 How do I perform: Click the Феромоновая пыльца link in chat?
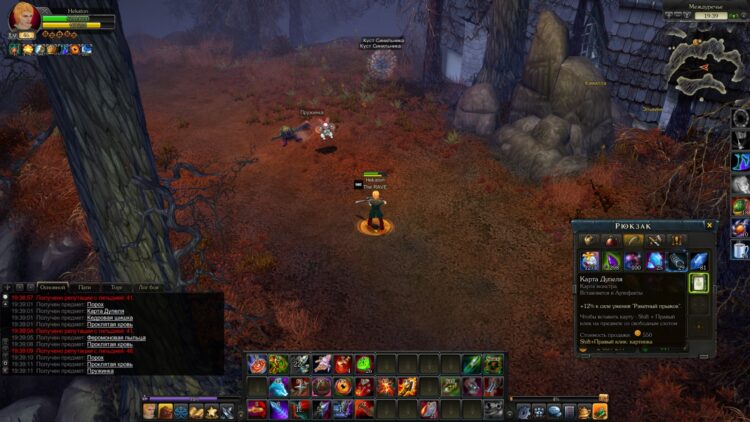117,338
